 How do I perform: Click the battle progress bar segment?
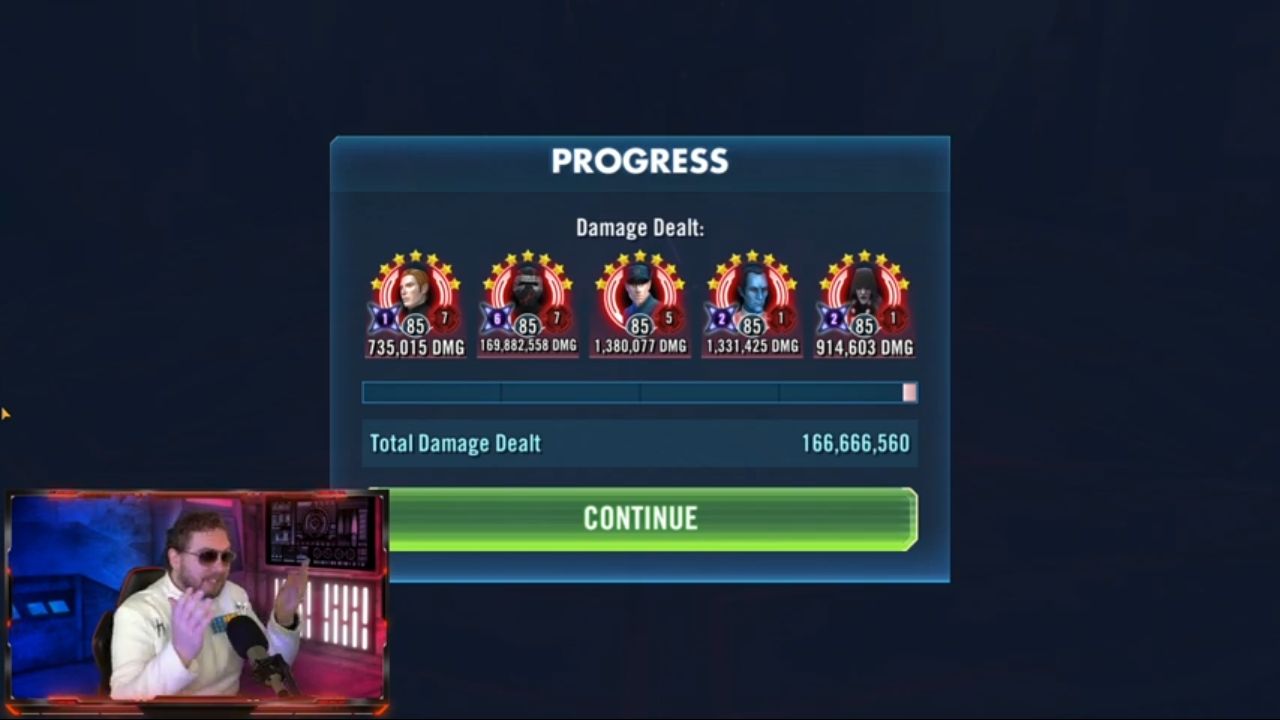coord(640,393)
